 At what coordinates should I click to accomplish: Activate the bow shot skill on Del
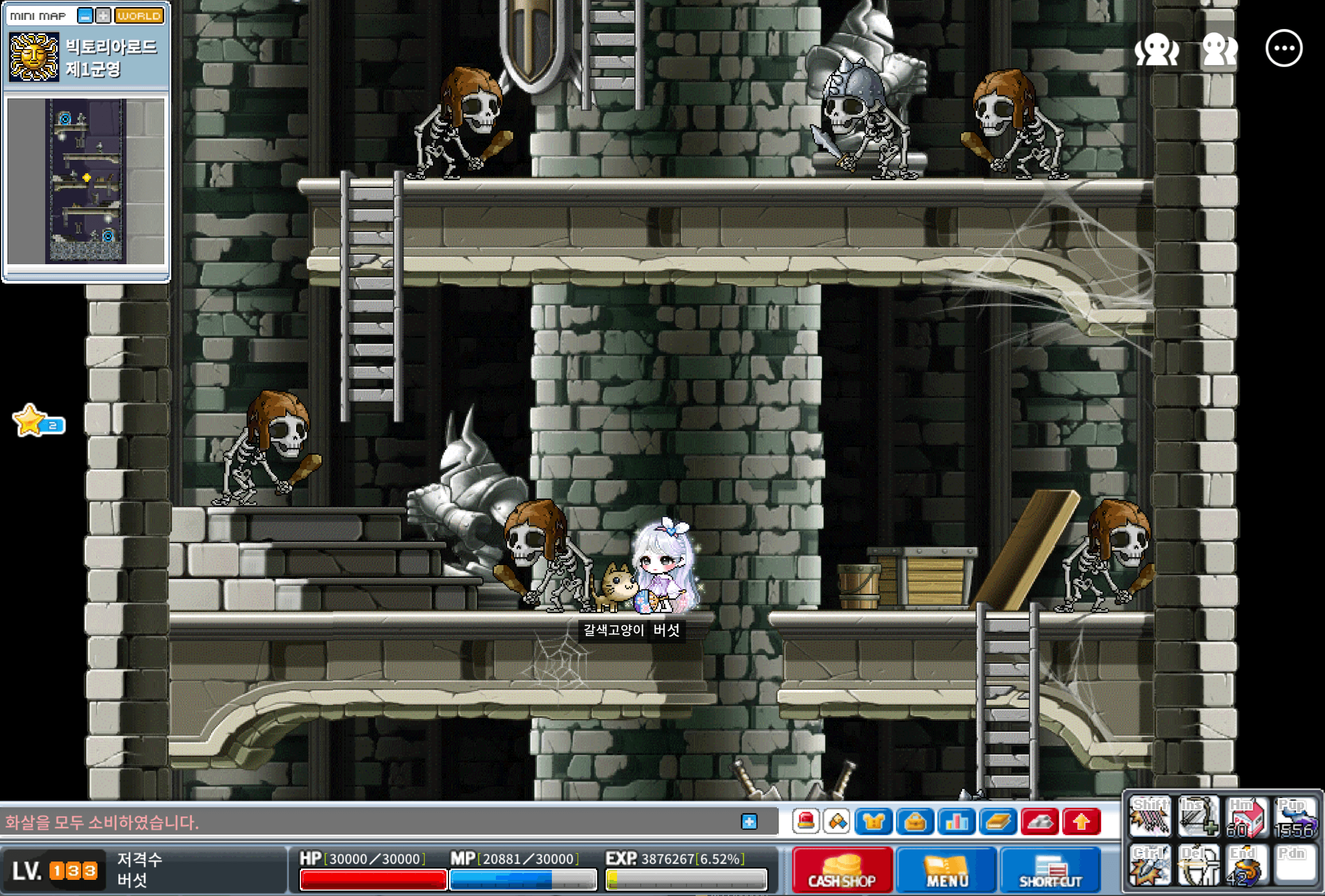(1197, 865)
